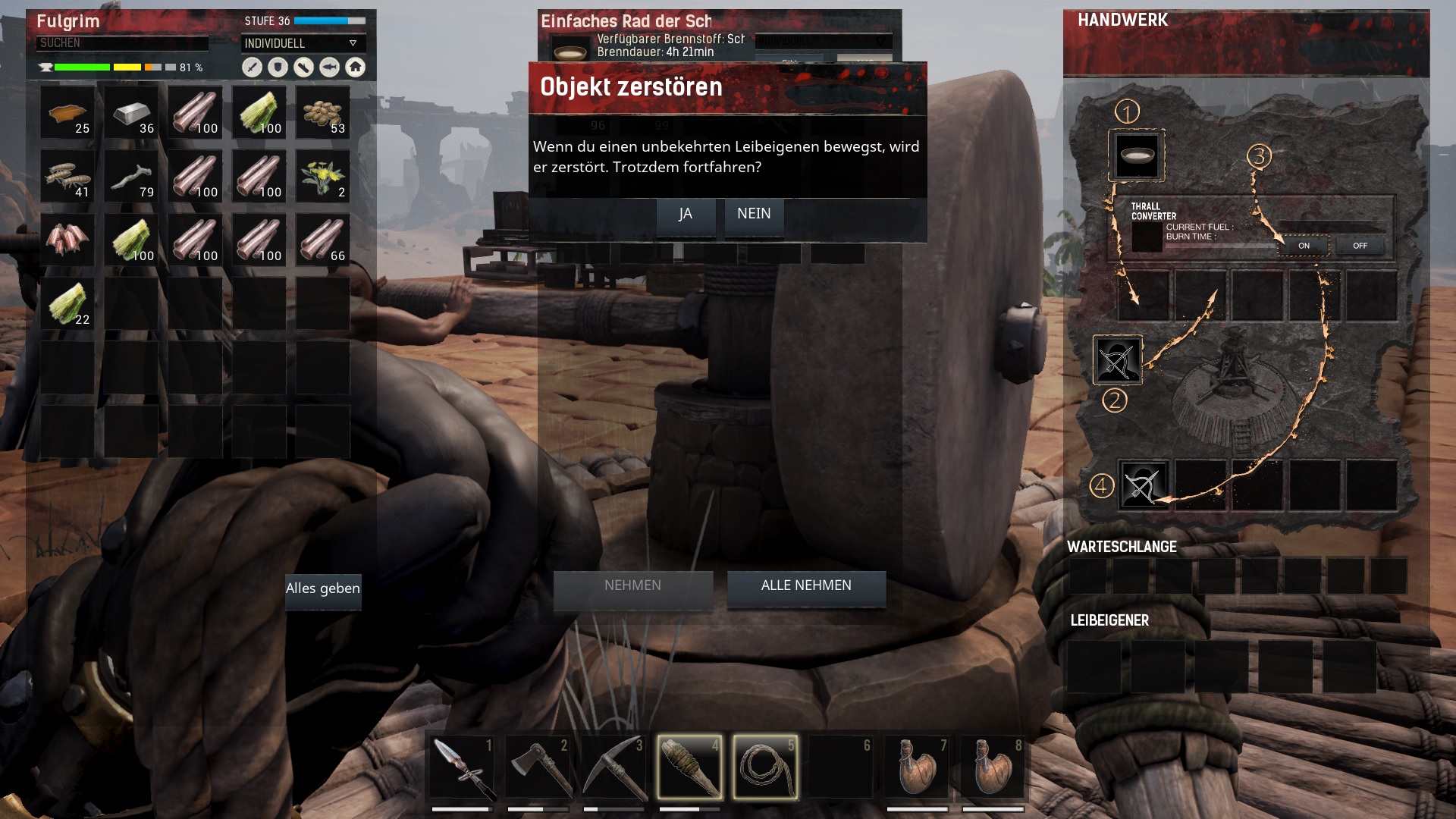Click the Alles geben button
The image size is (1456, 819).
(323, 589)
